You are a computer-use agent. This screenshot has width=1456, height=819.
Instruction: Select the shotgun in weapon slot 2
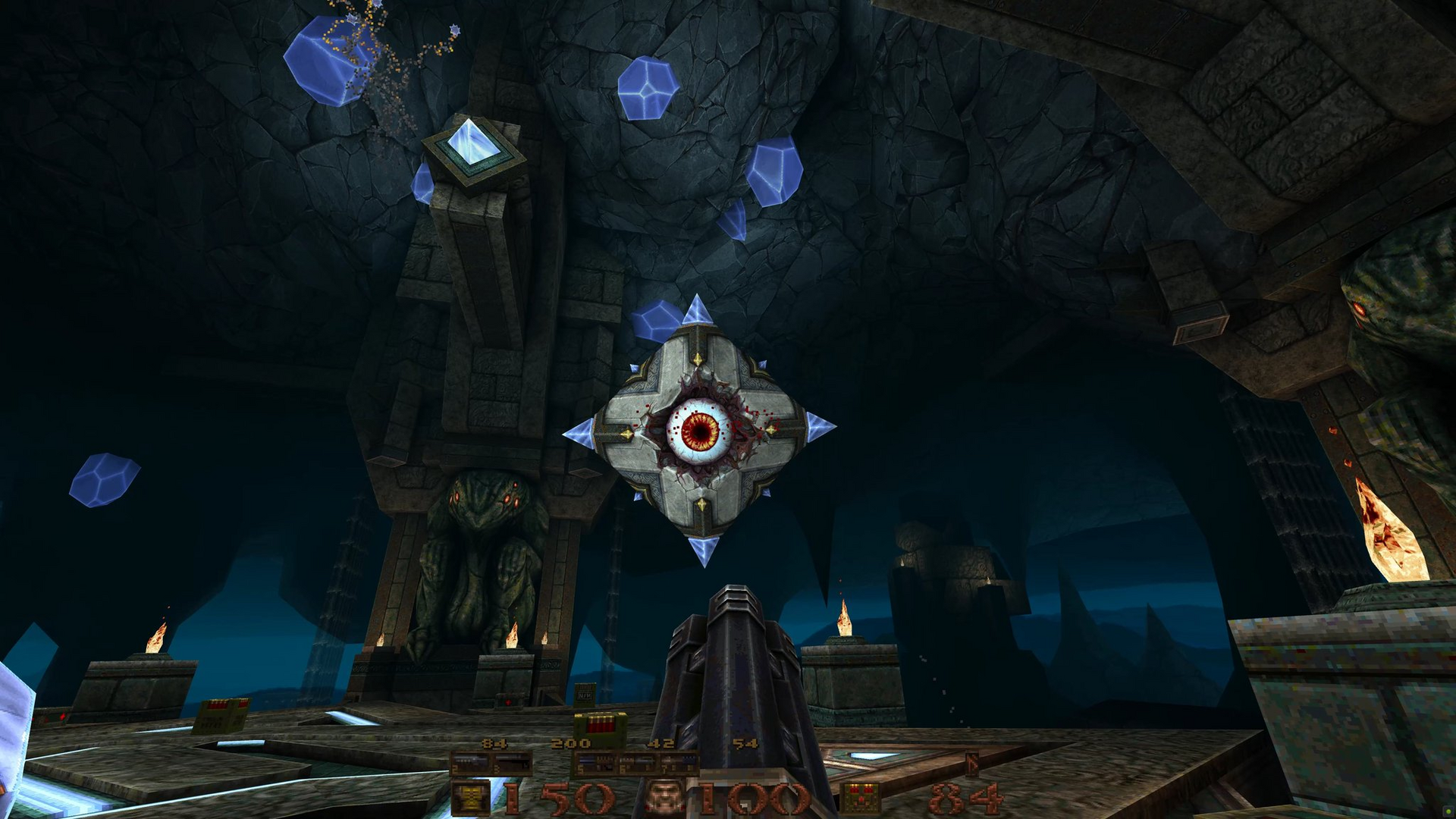(x=470, y=763)
